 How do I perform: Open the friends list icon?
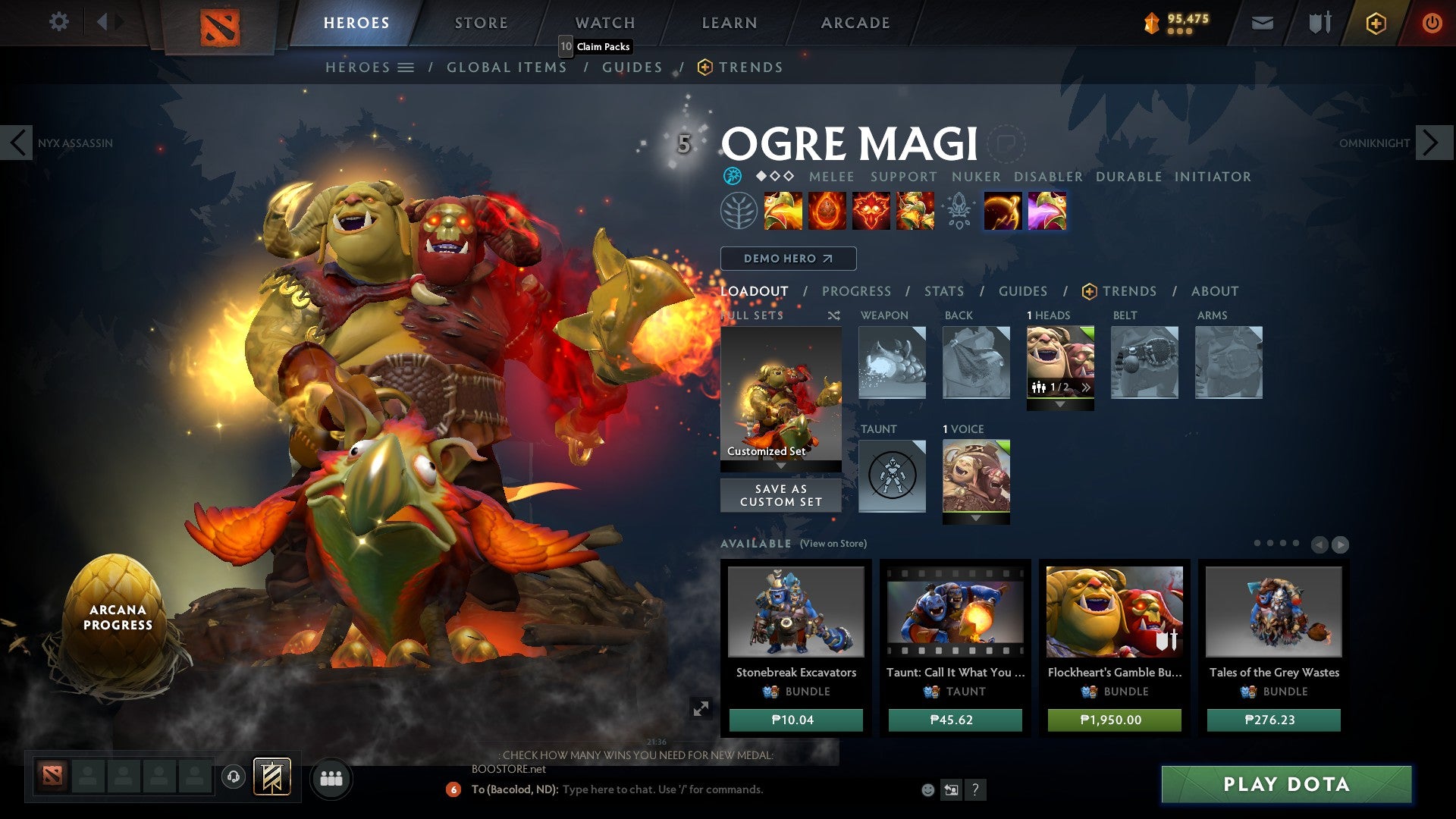coord(331,778)
